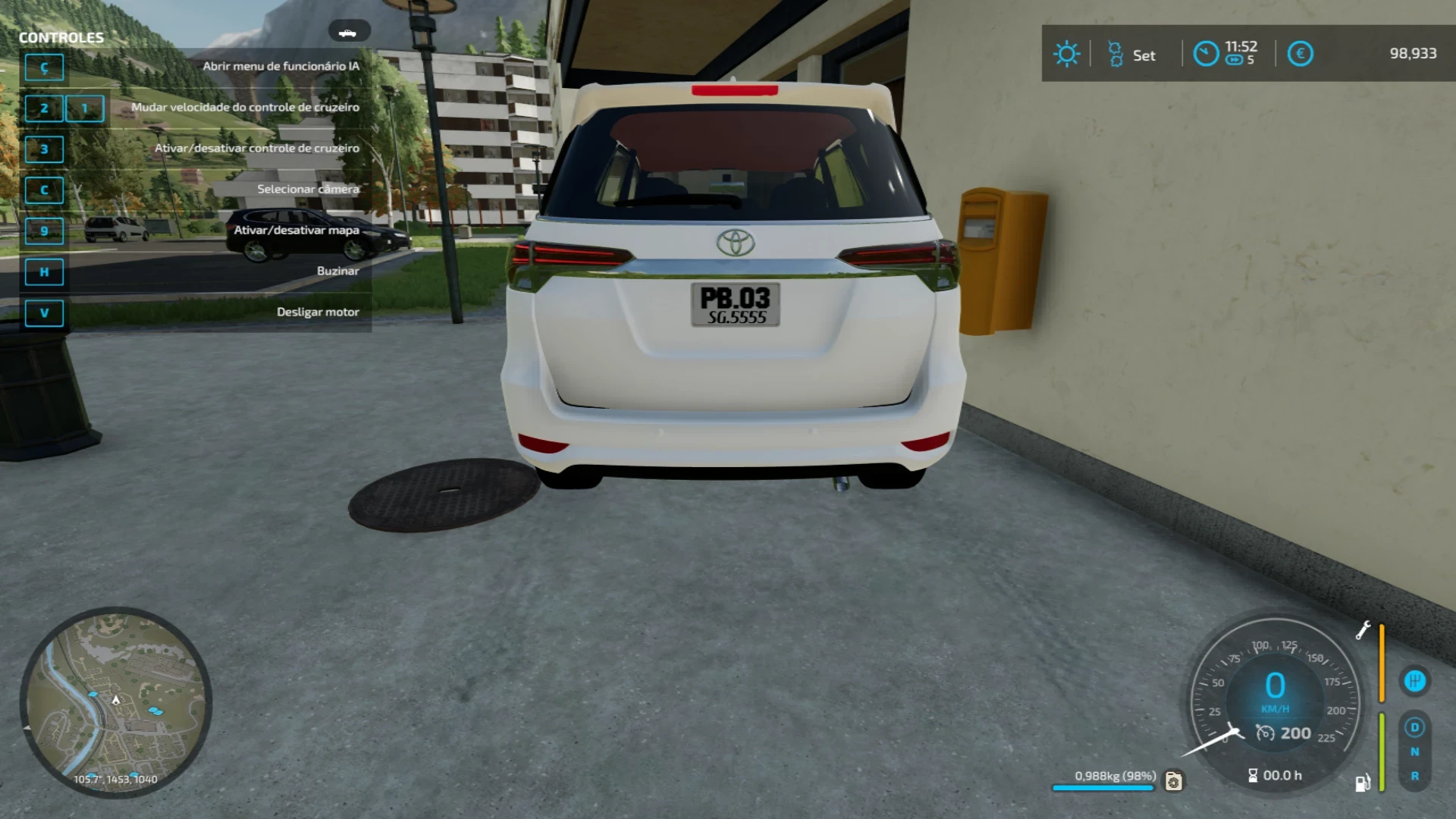Click the hourglass operating hours icon

(x=1251, y=775)
